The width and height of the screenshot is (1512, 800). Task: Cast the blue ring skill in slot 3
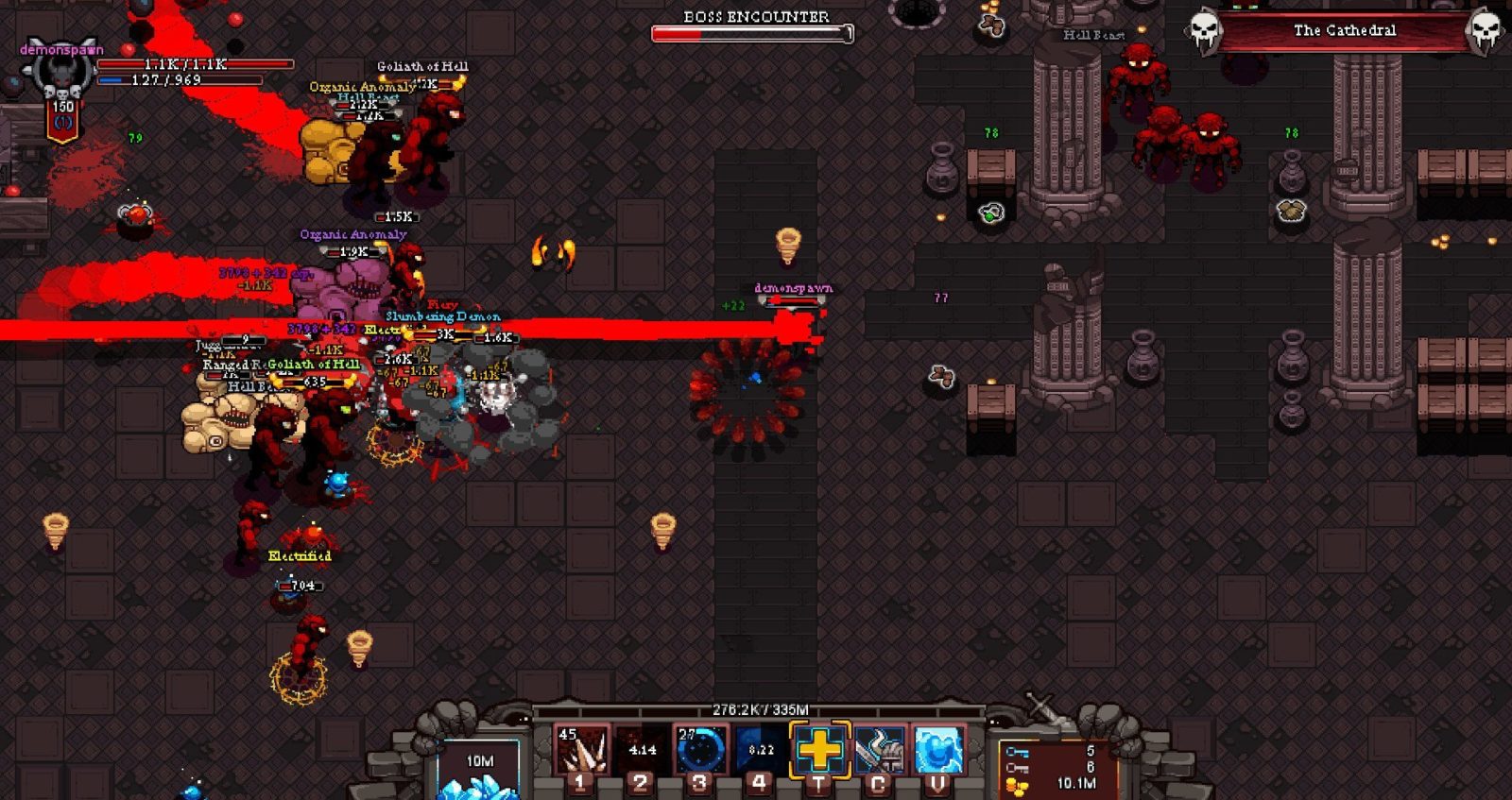[700, 750]
